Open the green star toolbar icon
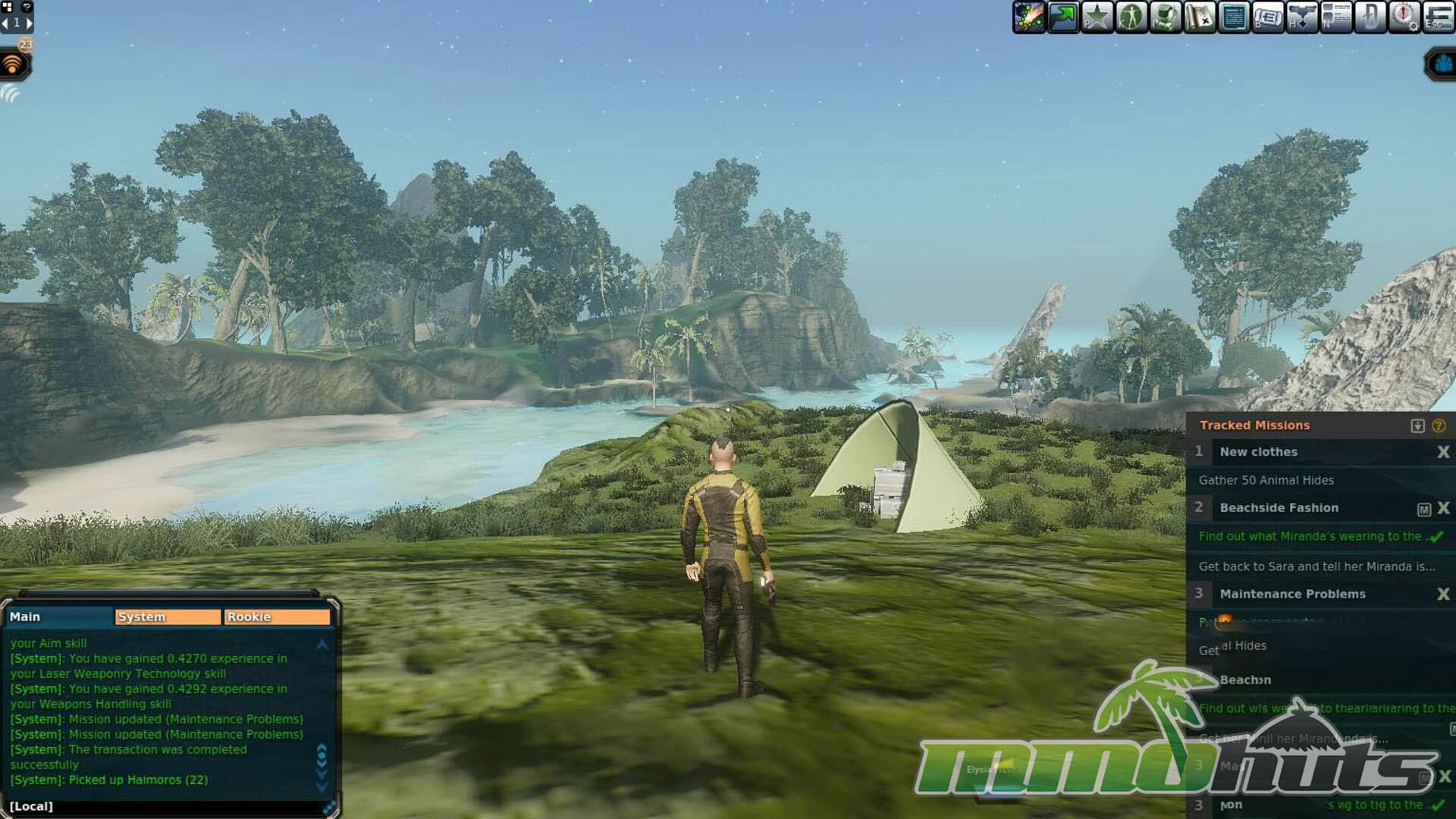 (1097, 17)
